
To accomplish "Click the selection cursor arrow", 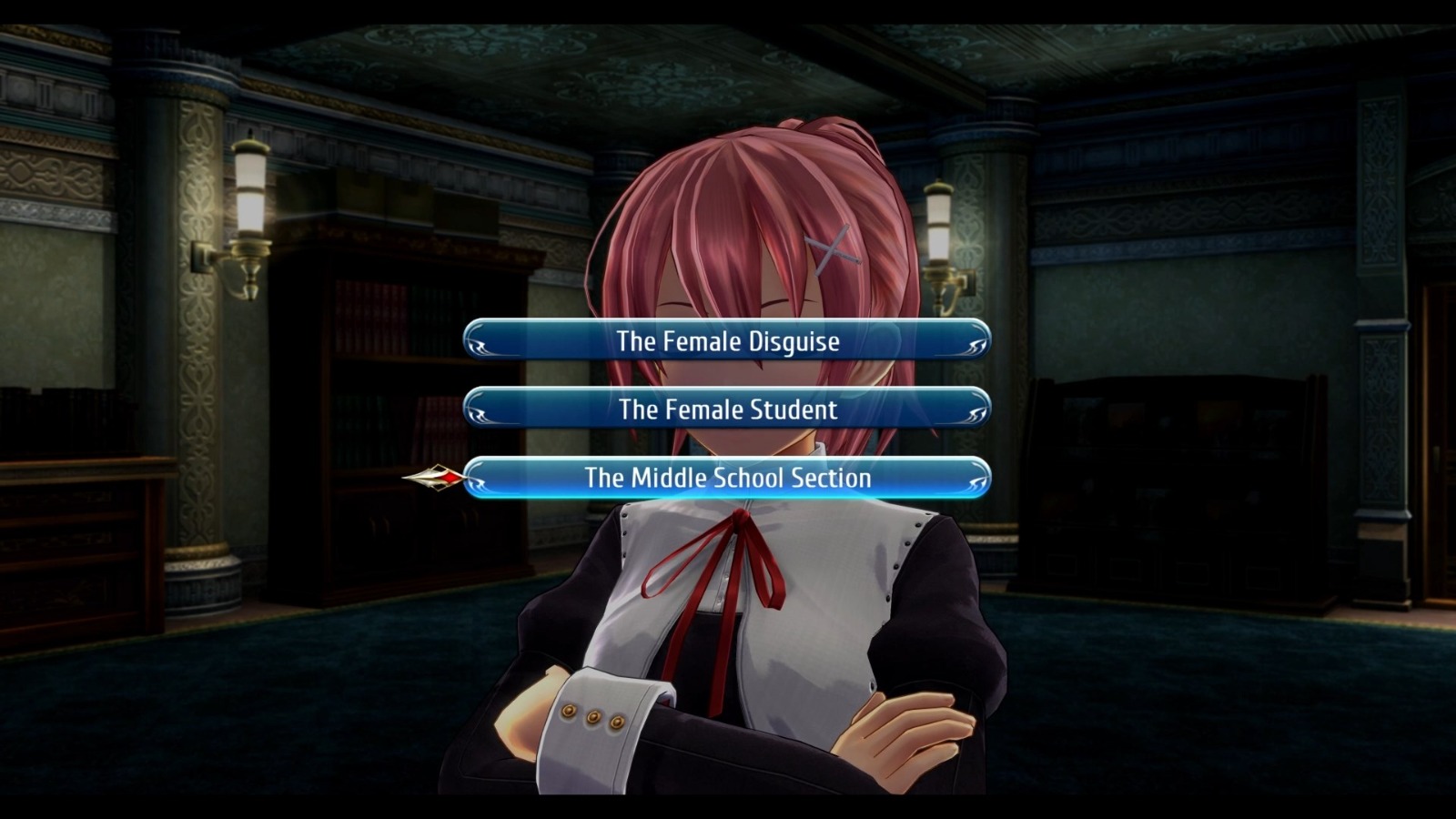I will (x=438, y=477).
